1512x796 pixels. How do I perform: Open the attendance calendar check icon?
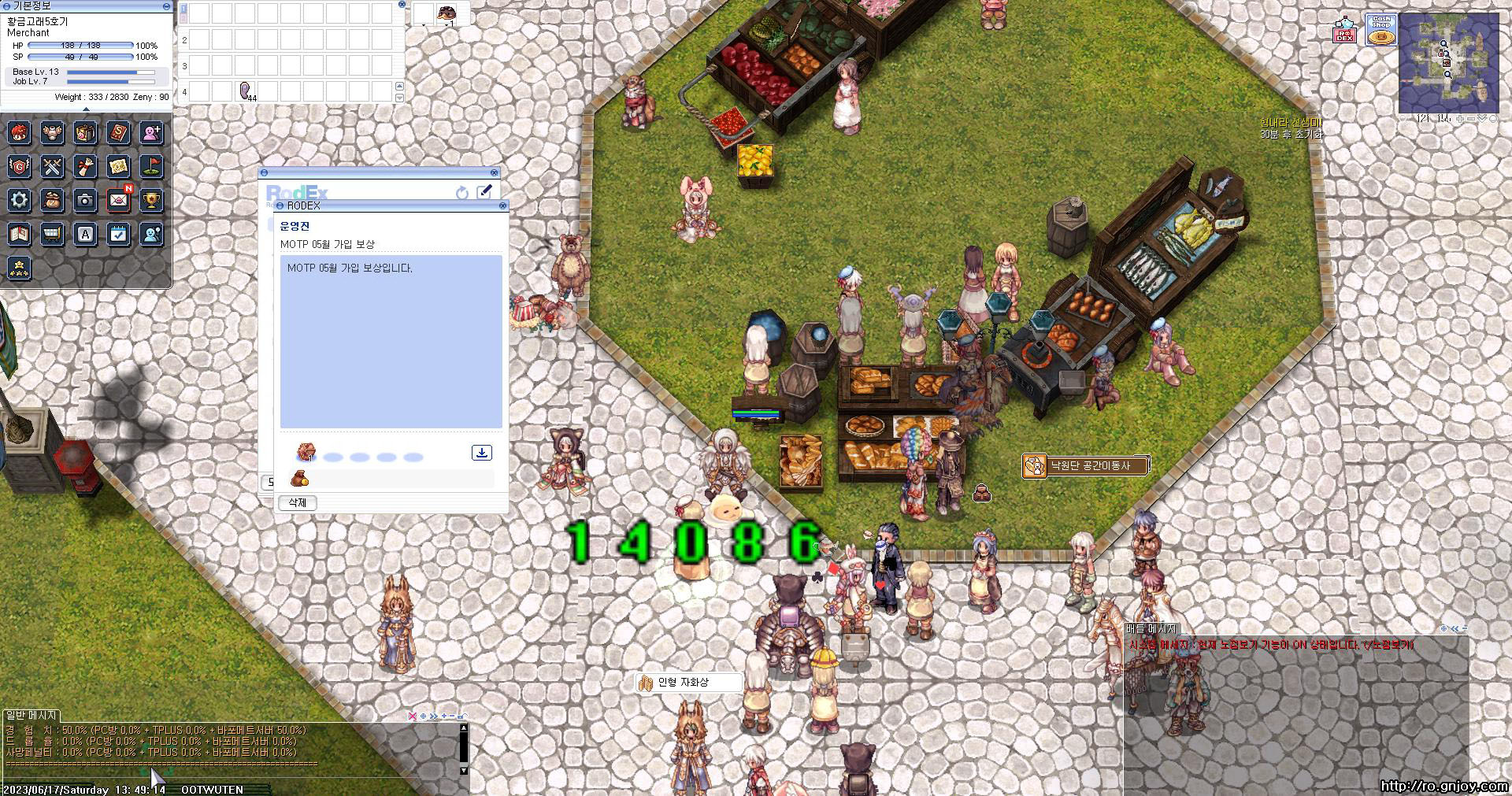[x=119, y=234]
